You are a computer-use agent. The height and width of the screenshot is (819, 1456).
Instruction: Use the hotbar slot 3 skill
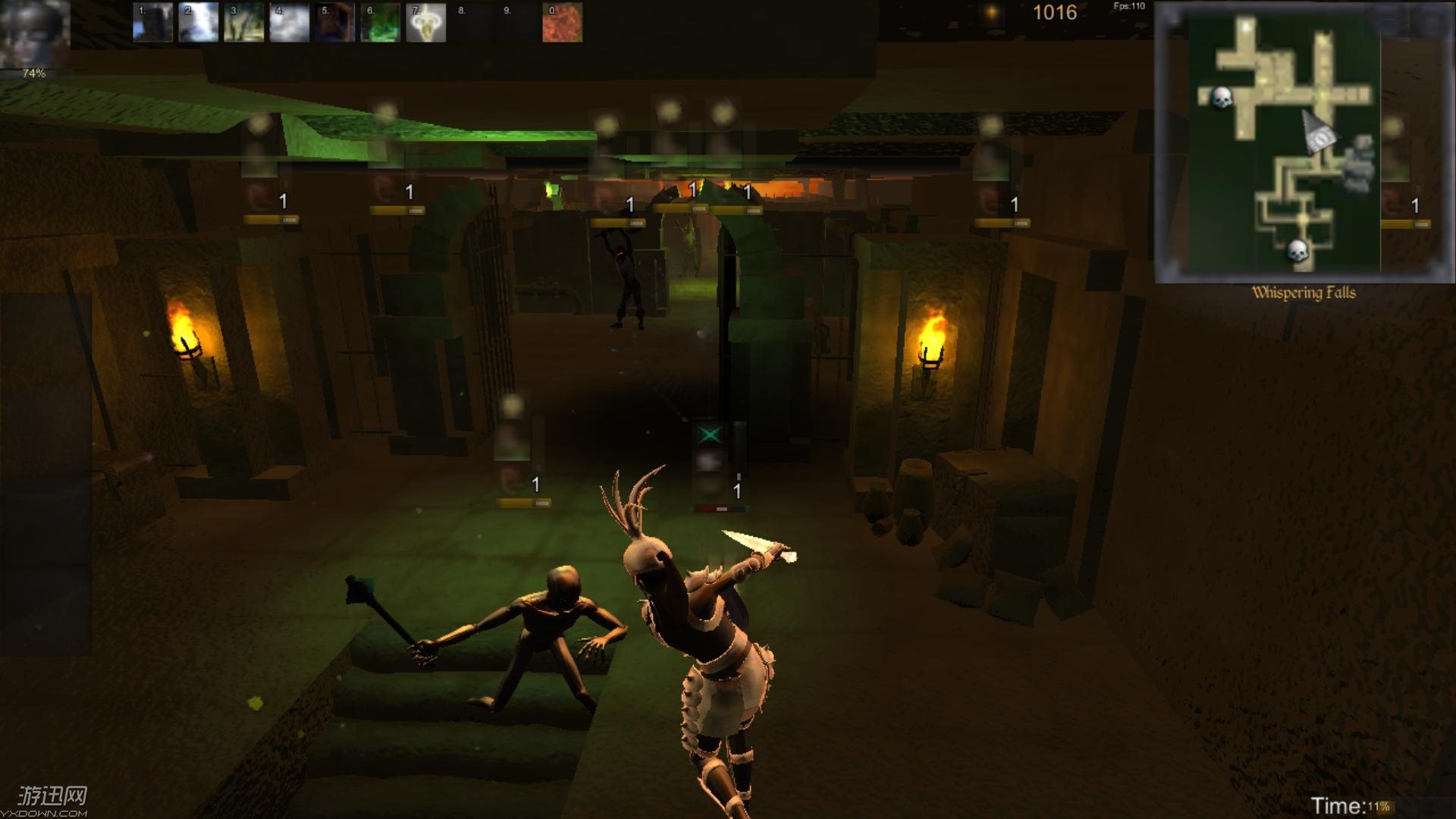point(243,22)
